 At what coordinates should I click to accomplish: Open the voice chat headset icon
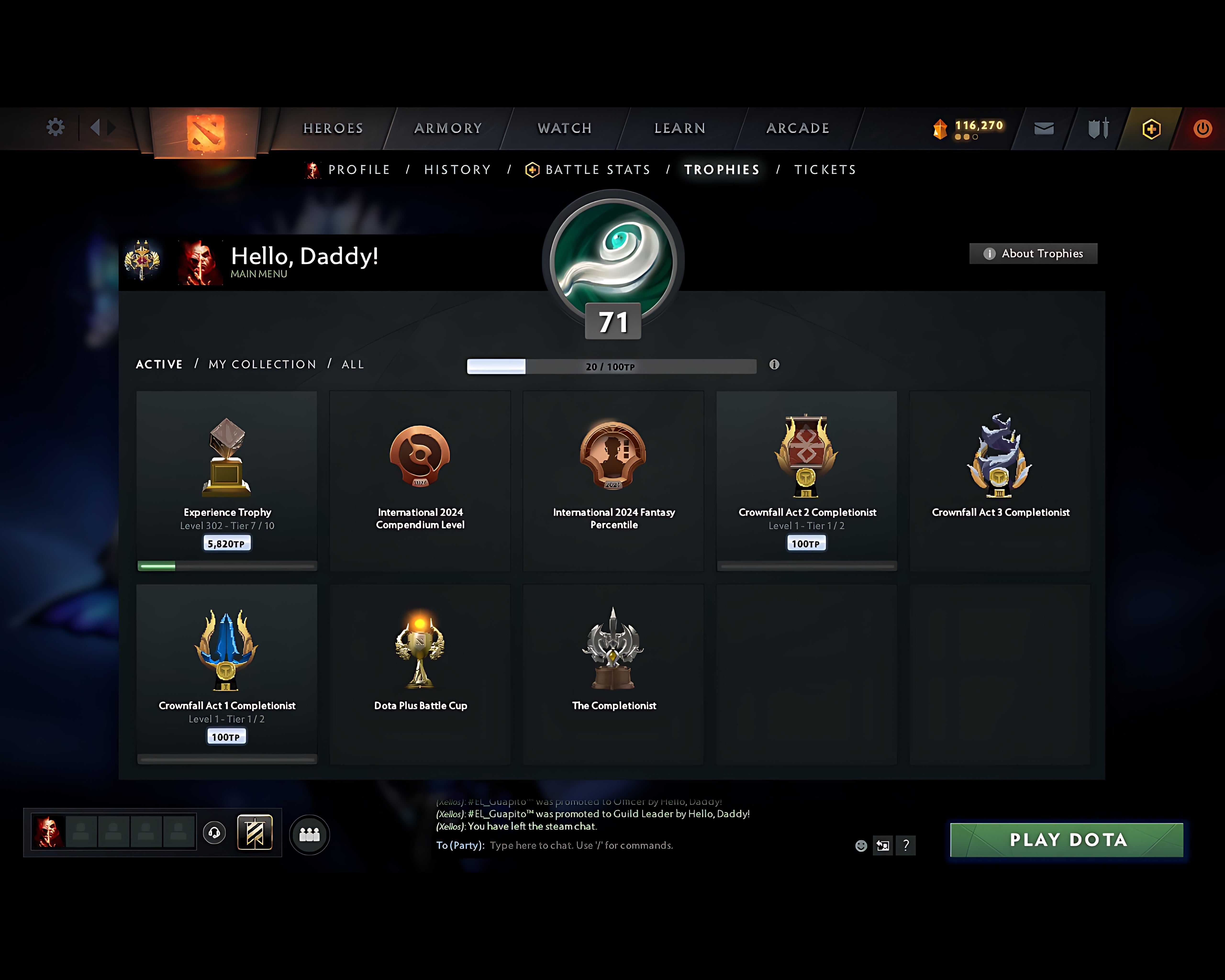pos(215,833)
